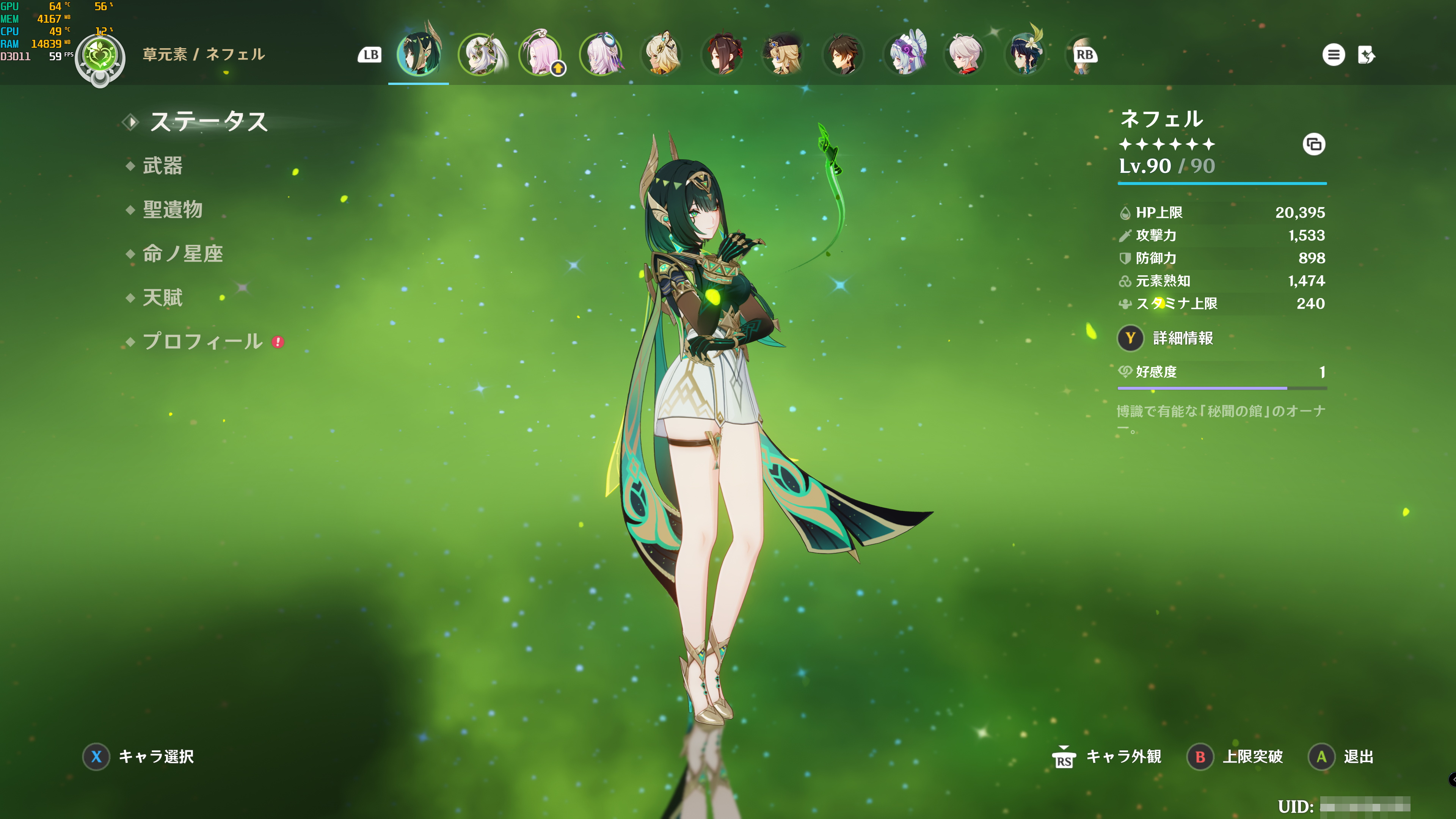
Task: Click the card with upward arrow icon
Action: coord(1367,55)
